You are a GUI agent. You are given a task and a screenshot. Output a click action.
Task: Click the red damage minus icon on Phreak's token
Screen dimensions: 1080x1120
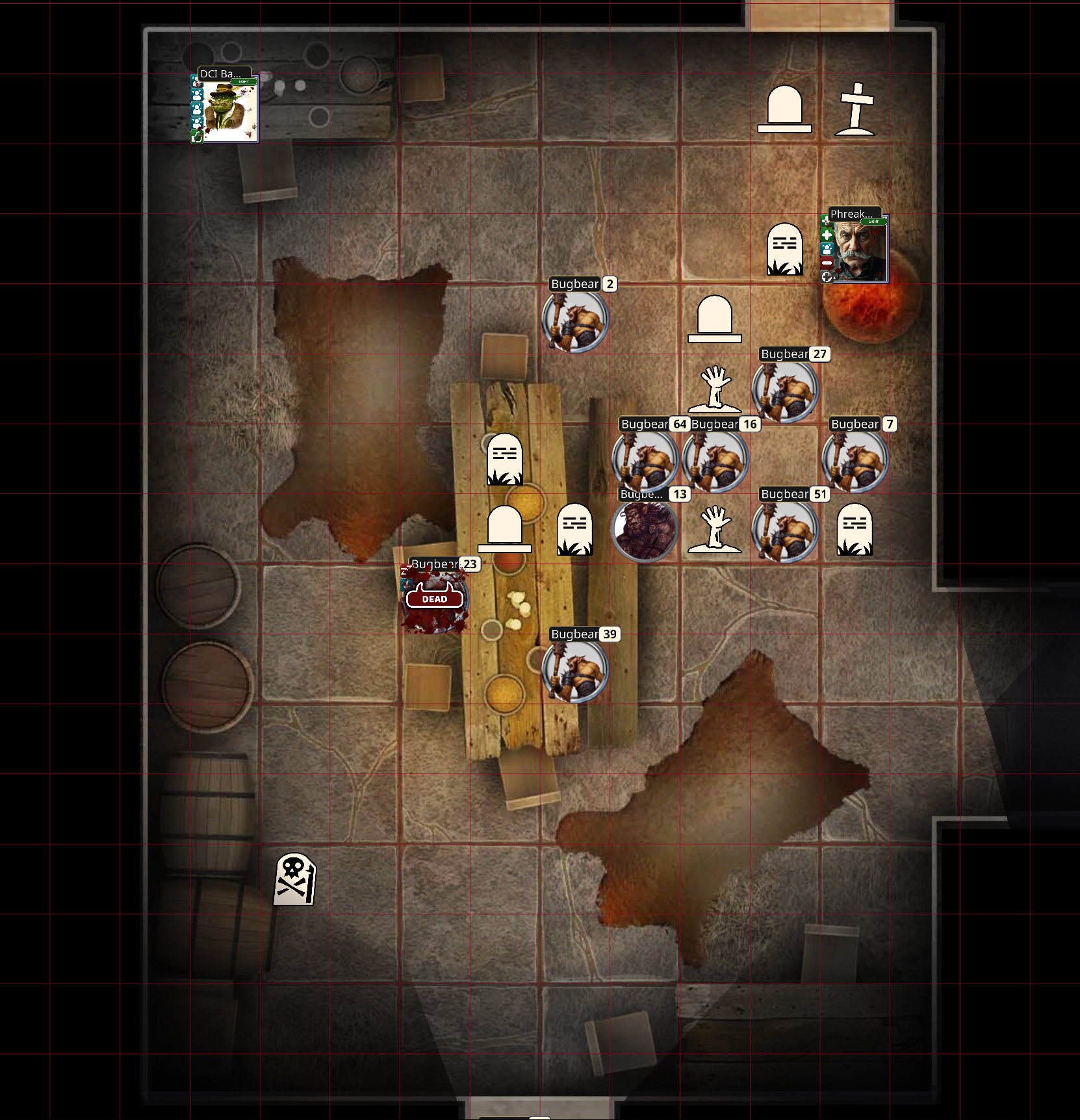pos(827,263)
